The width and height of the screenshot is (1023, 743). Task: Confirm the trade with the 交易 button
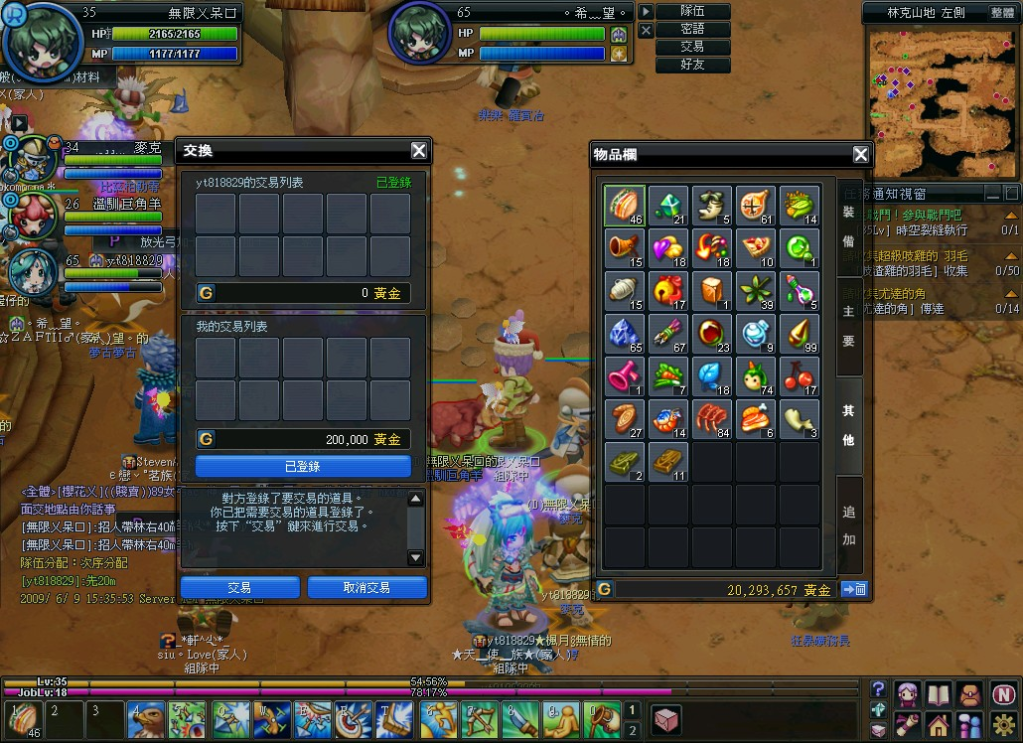coord(240,588)
